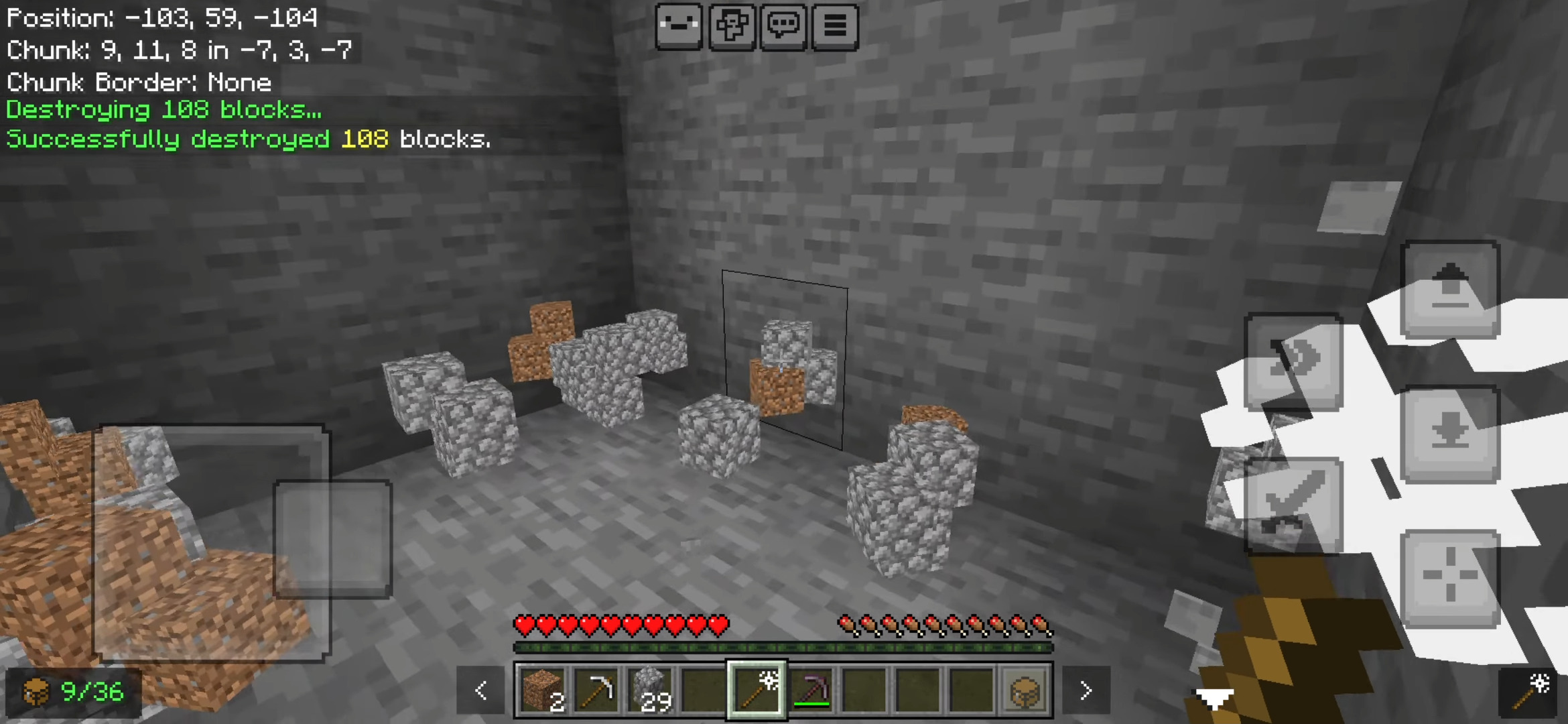1568x724 pixels.
Task: Open the 9/36 inventory counter
Action: click(74, 692)
